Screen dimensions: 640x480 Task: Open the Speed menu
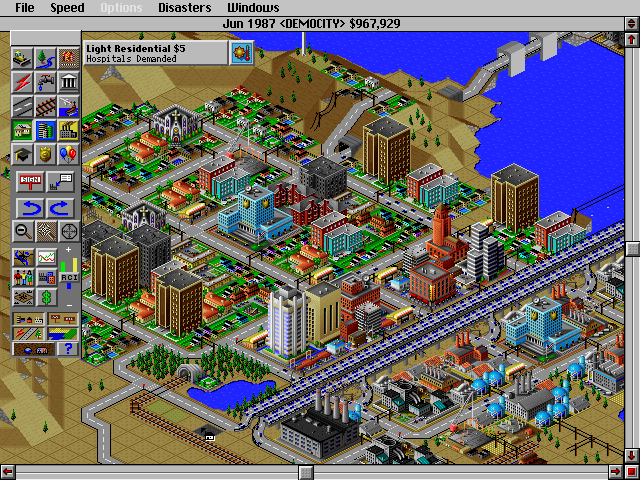67,8
